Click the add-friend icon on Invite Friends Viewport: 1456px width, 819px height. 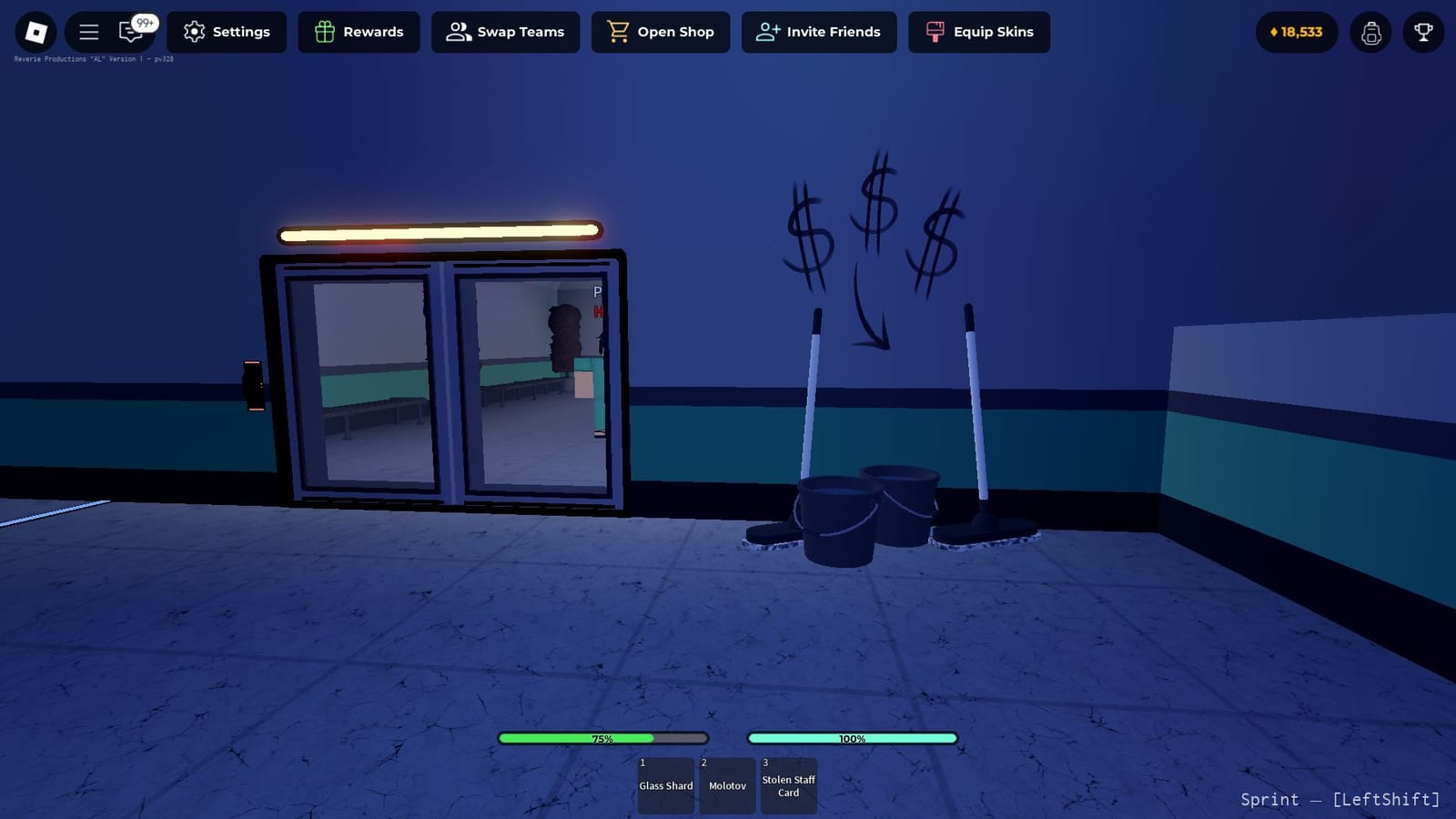pos(767,32)
